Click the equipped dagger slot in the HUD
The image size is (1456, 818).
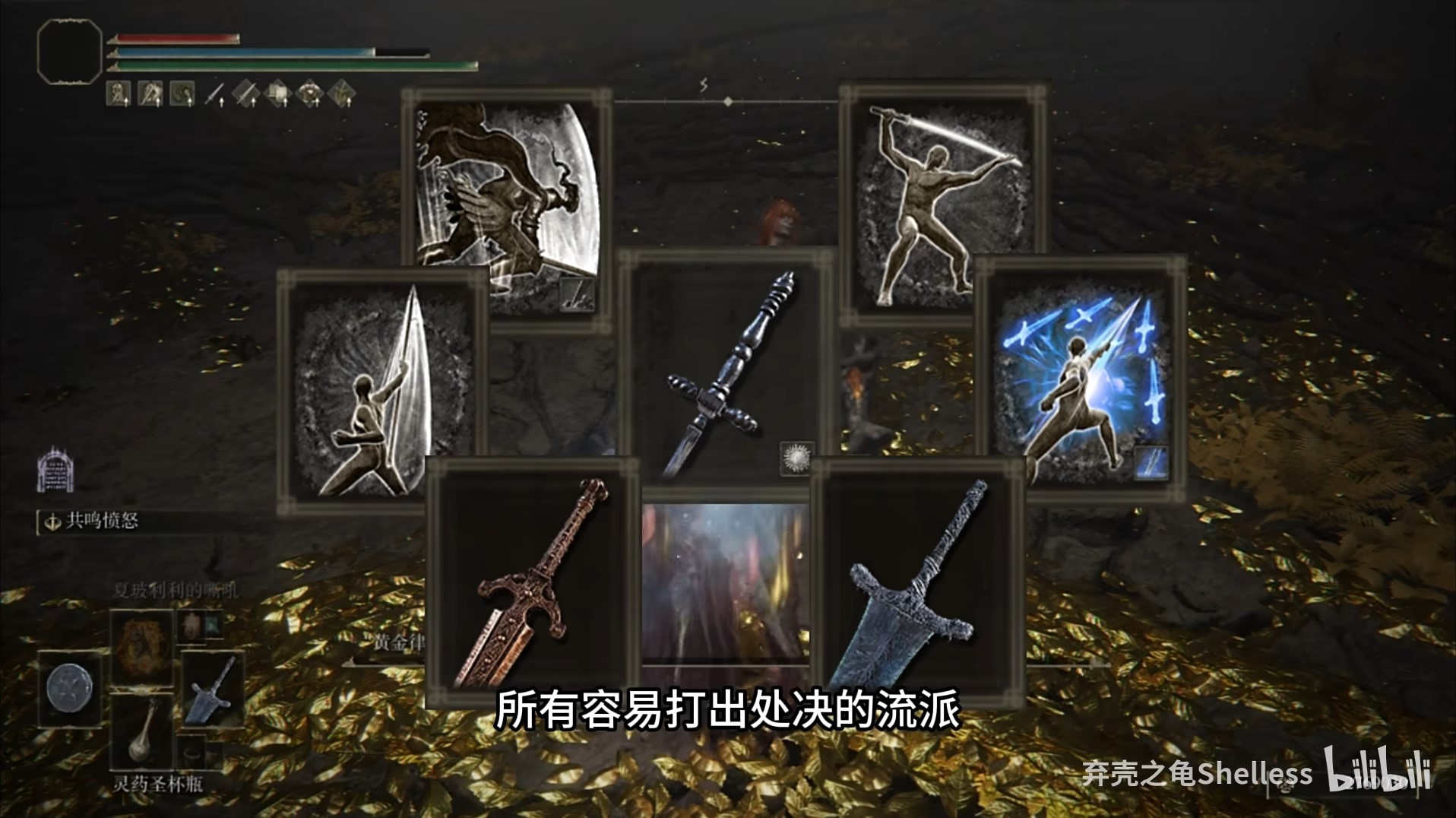point(215,93)
